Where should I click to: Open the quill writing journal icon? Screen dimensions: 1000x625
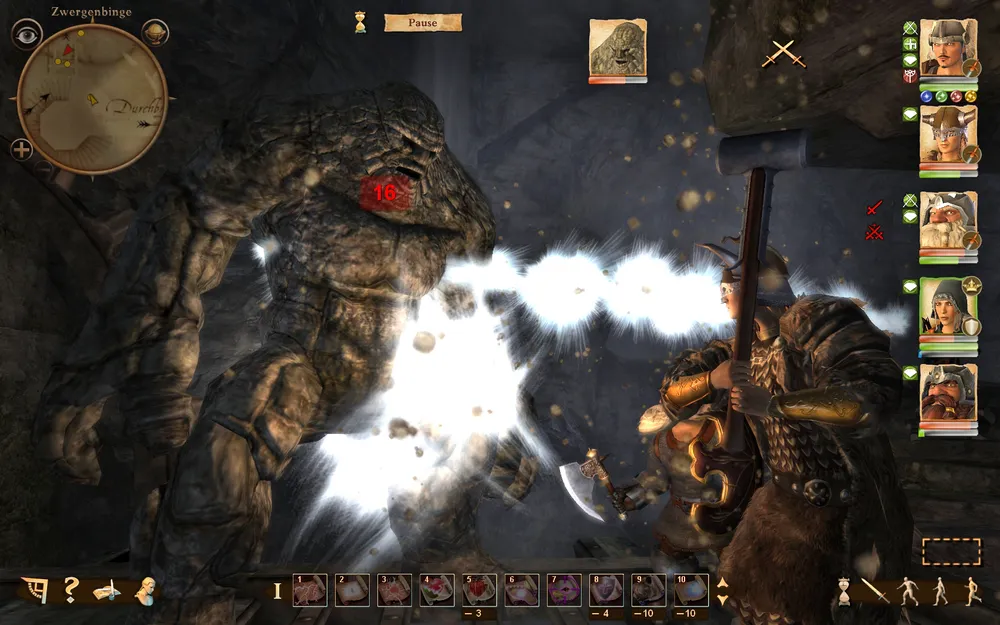tap(107, 591)
